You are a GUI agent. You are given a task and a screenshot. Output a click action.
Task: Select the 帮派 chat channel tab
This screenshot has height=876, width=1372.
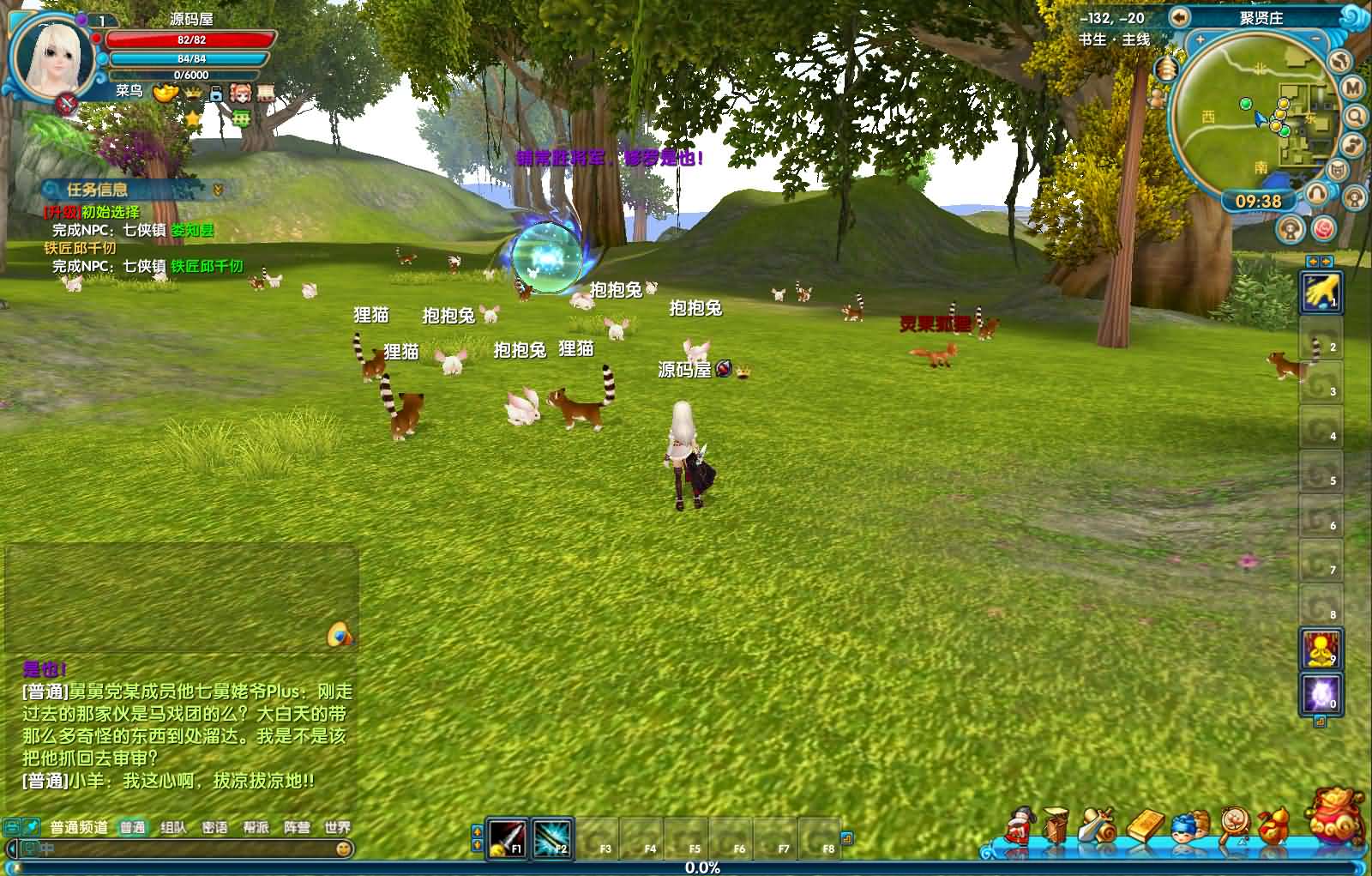256,827
